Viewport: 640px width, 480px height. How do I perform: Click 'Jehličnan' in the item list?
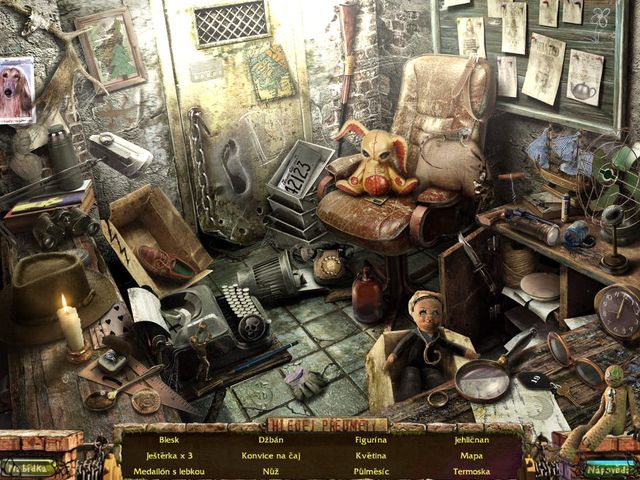(x=471, y=439)
